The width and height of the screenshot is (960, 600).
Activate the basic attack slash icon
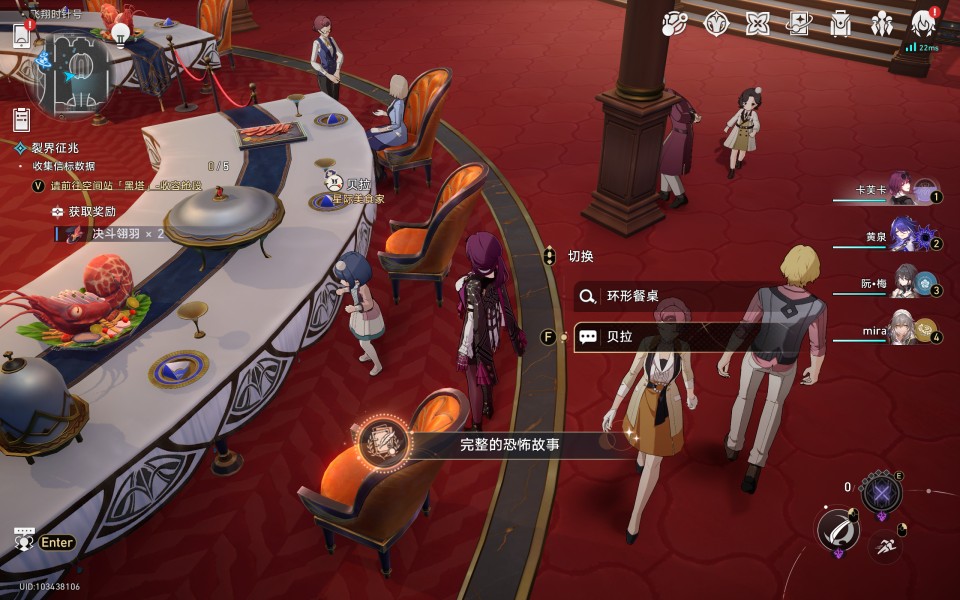838,529
